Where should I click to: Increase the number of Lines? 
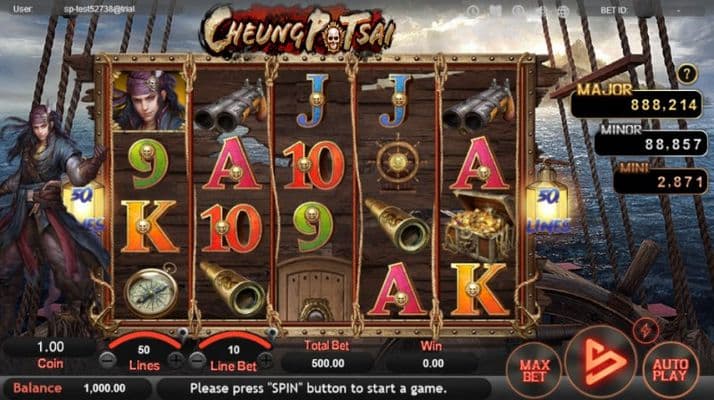coord(176,360)
